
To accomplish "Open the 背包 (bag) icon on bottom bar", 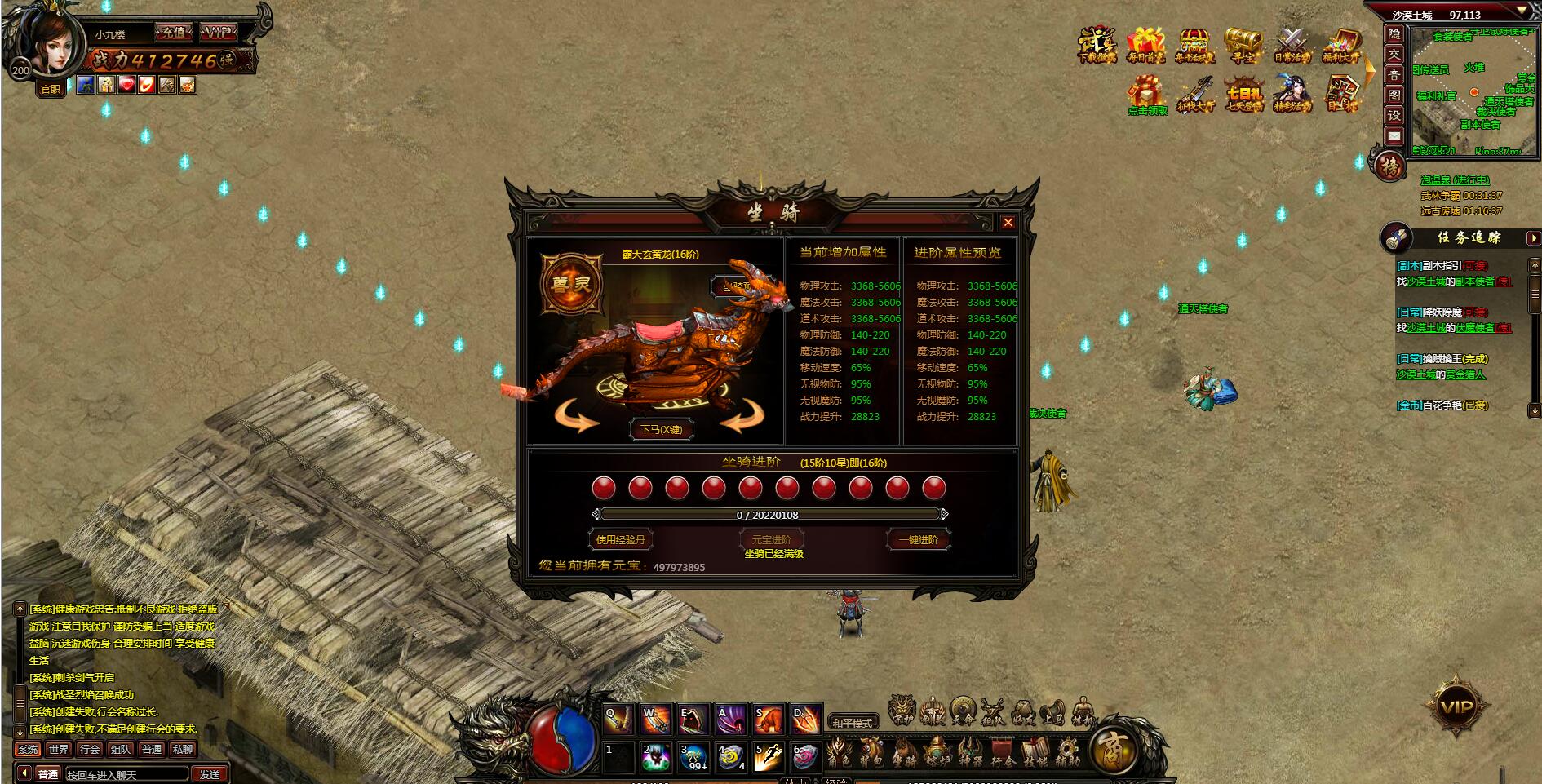I will tap(871, 751).
